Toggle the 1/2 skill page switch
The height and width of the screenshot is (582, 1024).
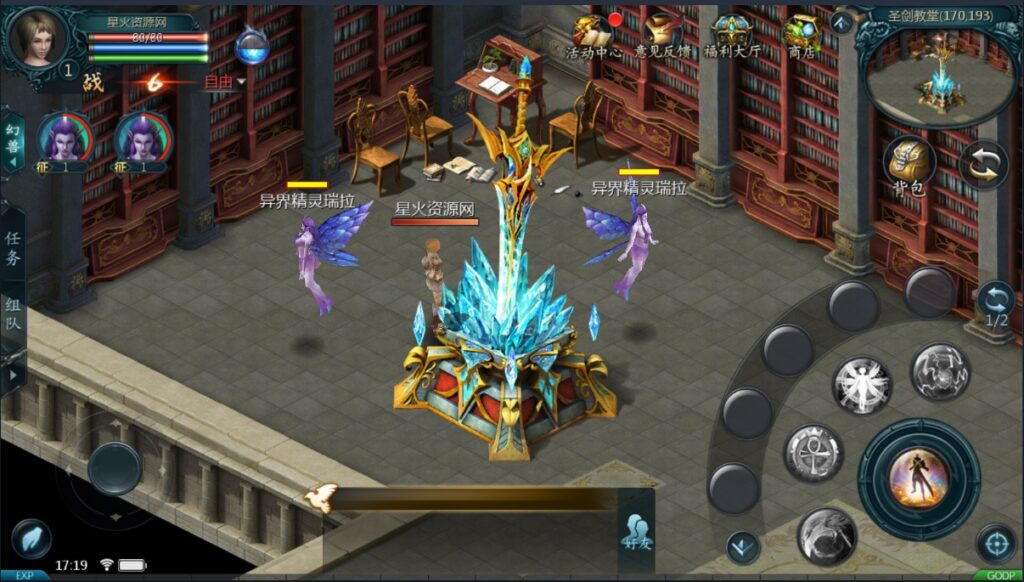click(996, 304)
